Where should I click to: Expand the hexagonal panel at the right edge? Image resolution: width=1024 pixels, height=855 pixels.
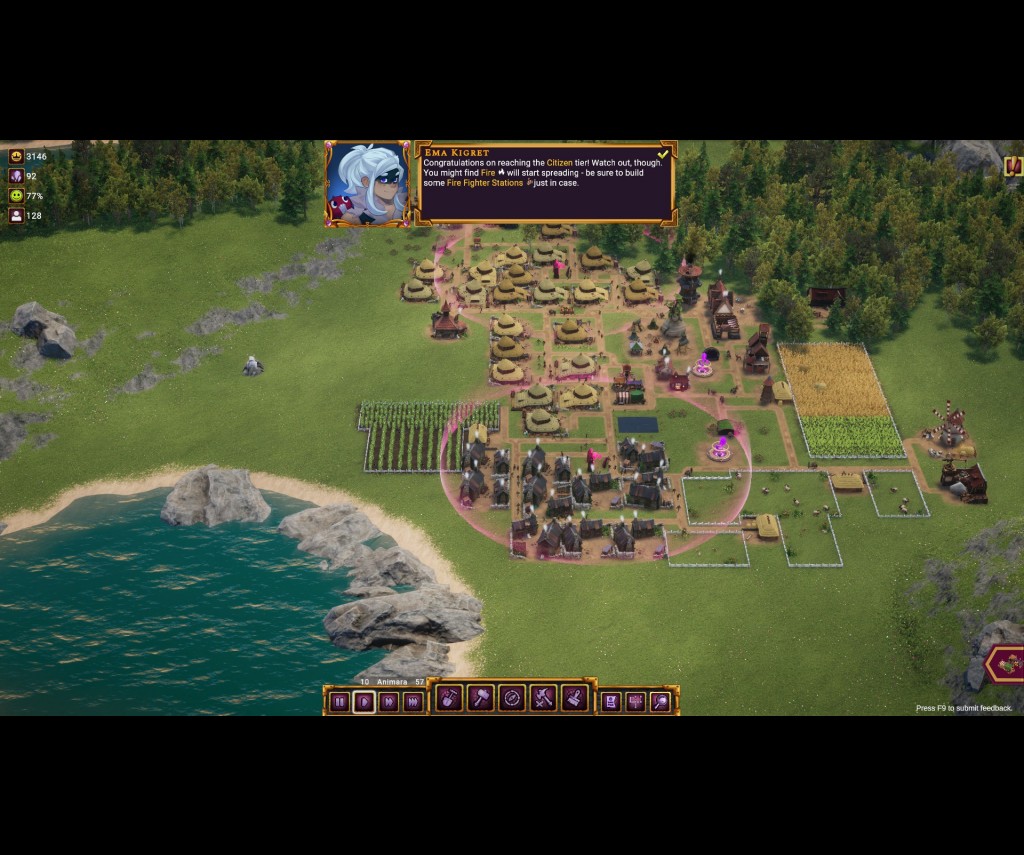click(x=1006, y=665)
